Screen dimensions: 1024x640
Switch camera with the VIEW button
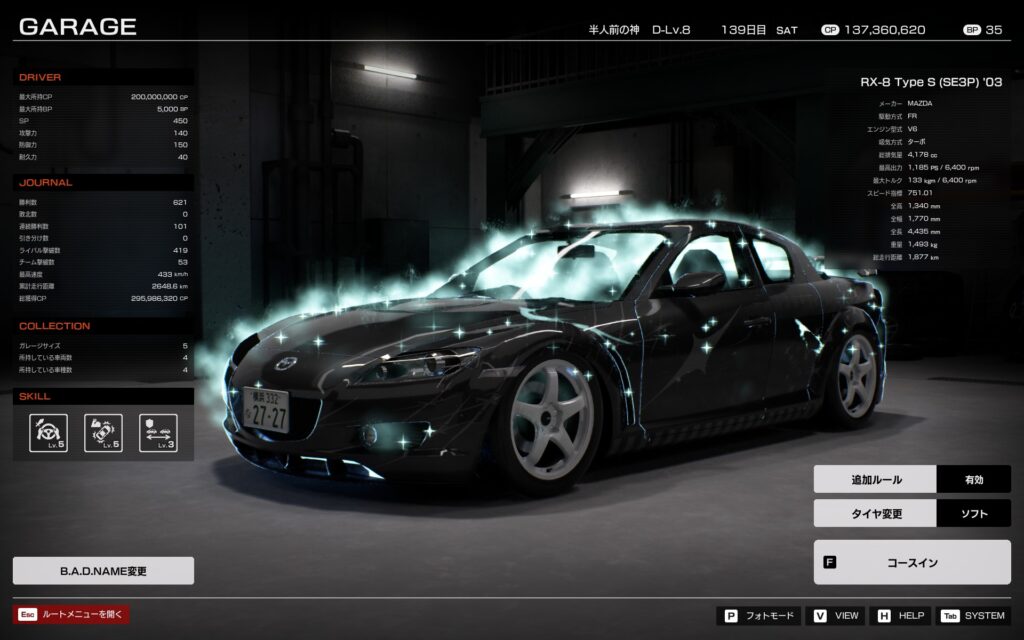[836, 616]
